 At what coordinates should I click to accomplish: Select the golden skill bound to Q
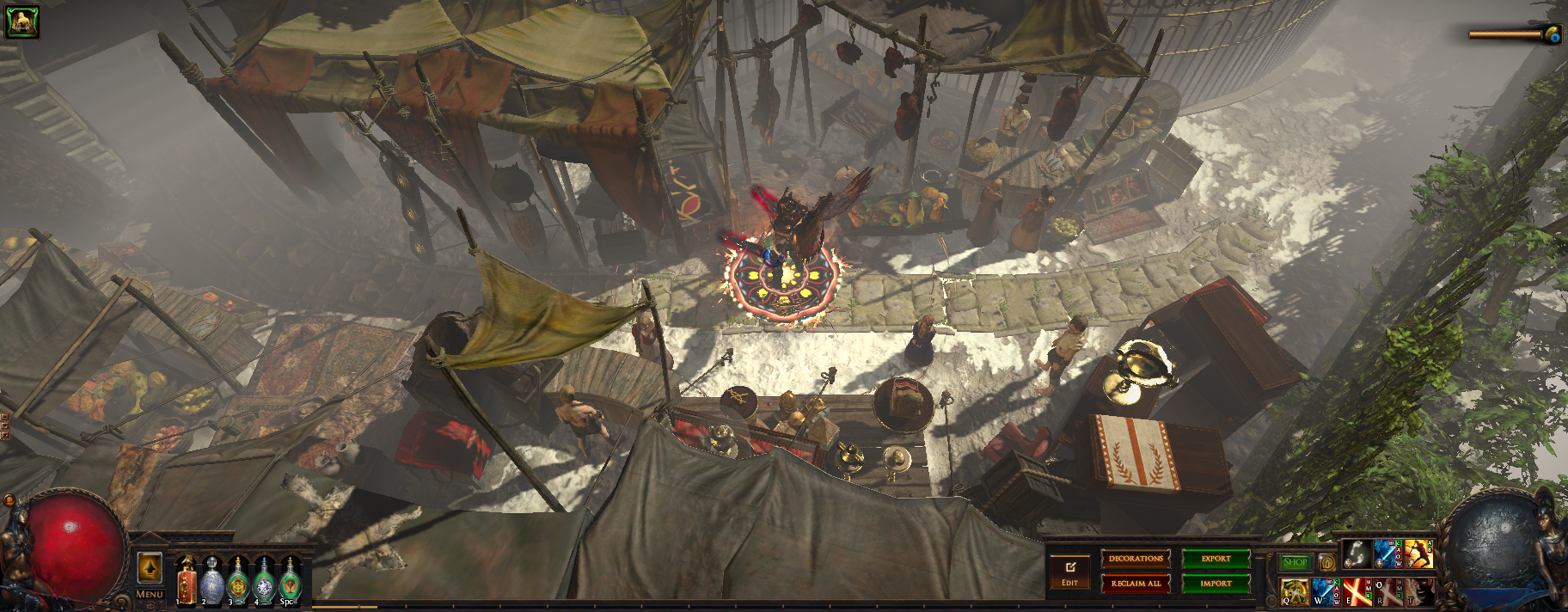[1293, 591]
